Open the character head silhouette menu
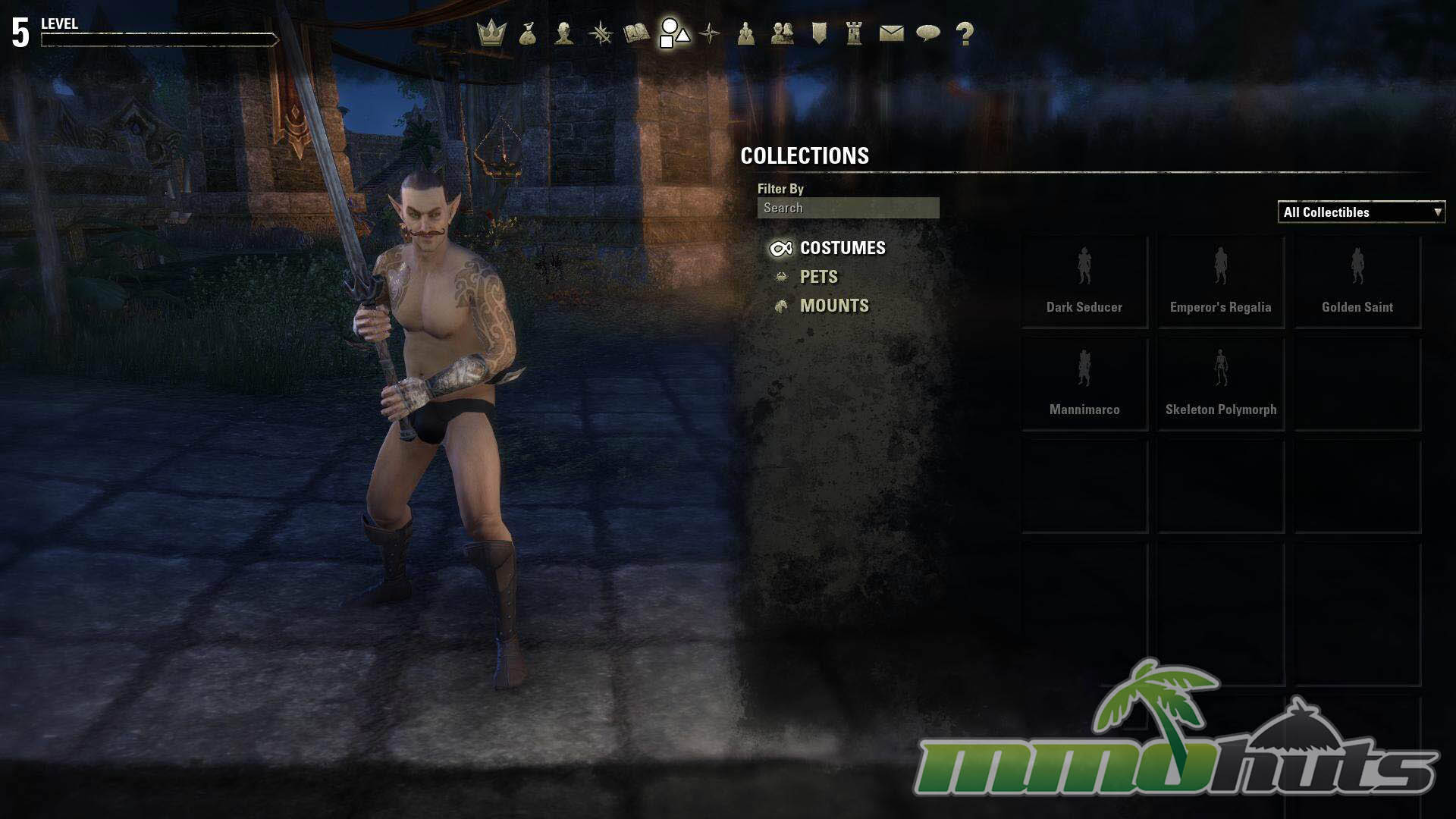Viewport: 1456px width, 819px height. [x=563, y=33]
